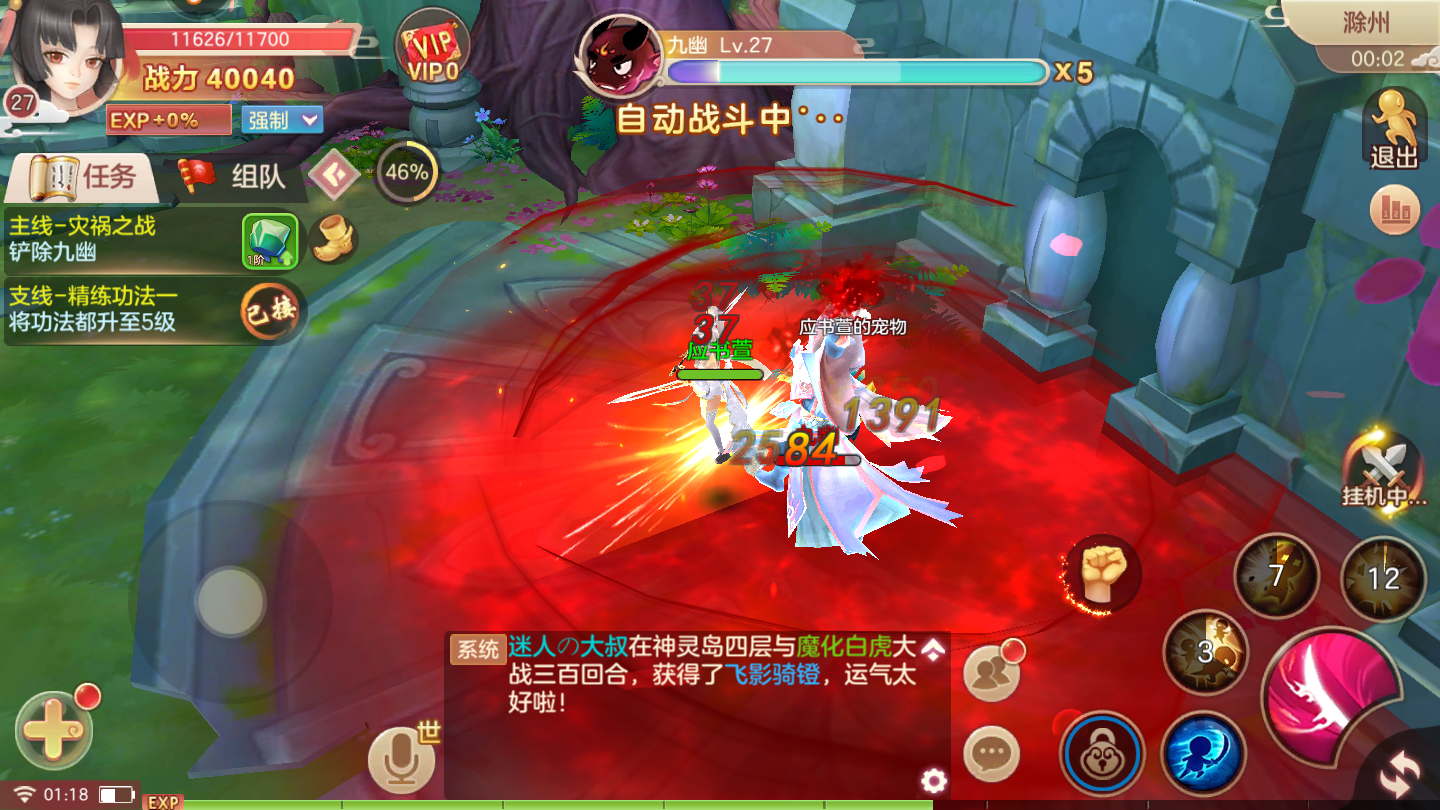Select the 主线-灾祸之战 quest entry

(x=120, y=239)
